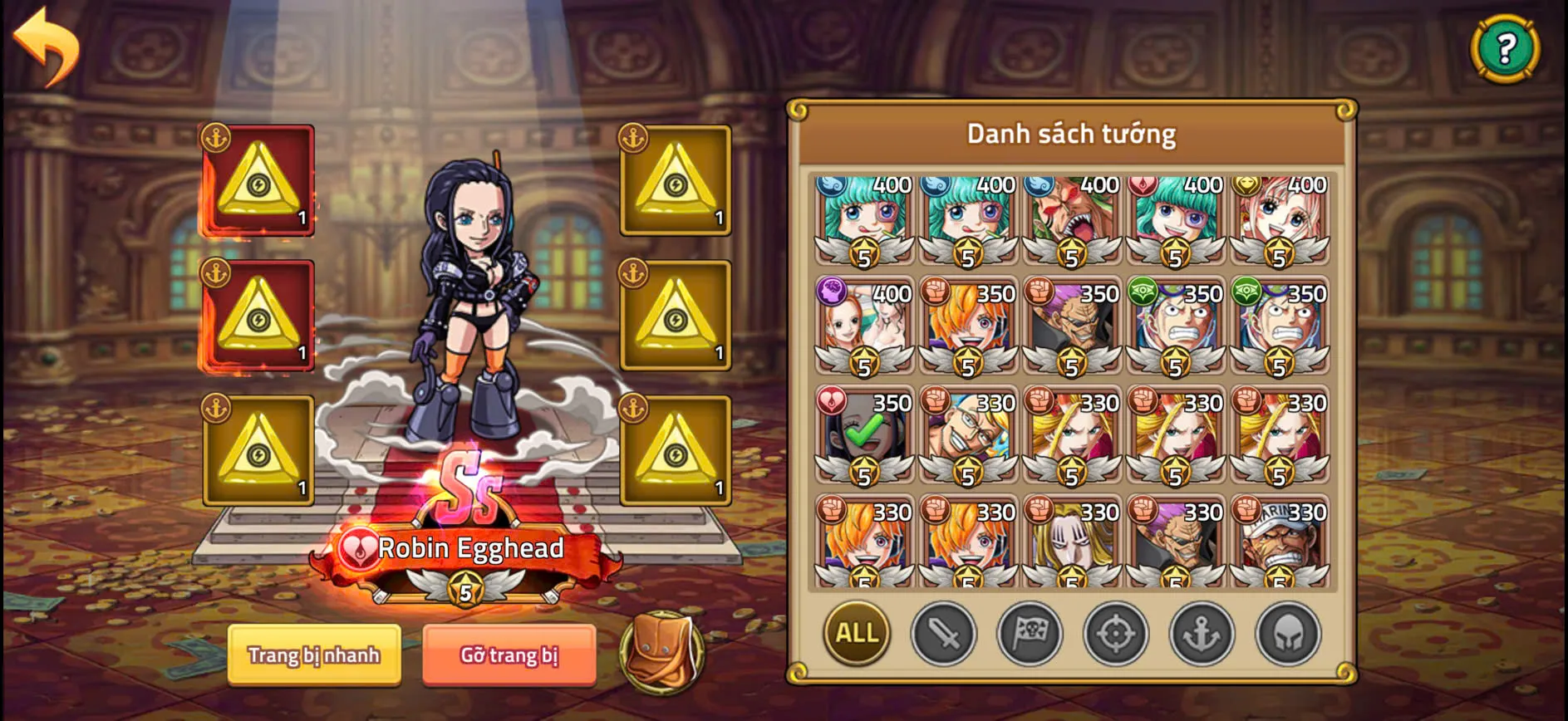Select the crosshair target filter icon

[1118, 634]
